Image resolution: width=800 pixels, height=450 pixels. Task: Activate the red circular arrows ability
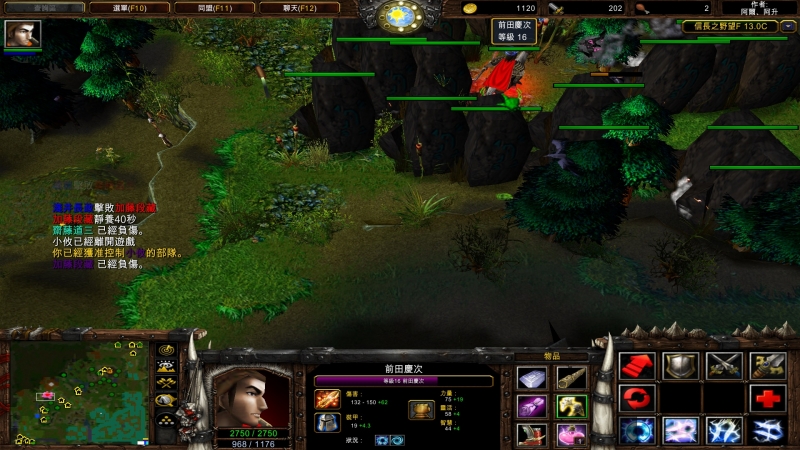[x=637, y=399]
